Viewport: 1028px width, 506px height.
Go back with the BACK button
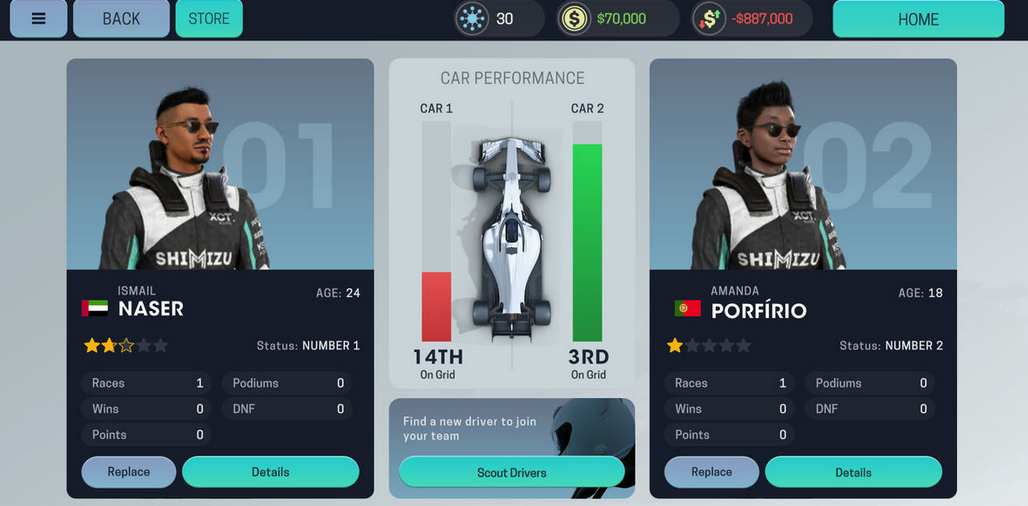pyautogui.click(x=121, y=19)
